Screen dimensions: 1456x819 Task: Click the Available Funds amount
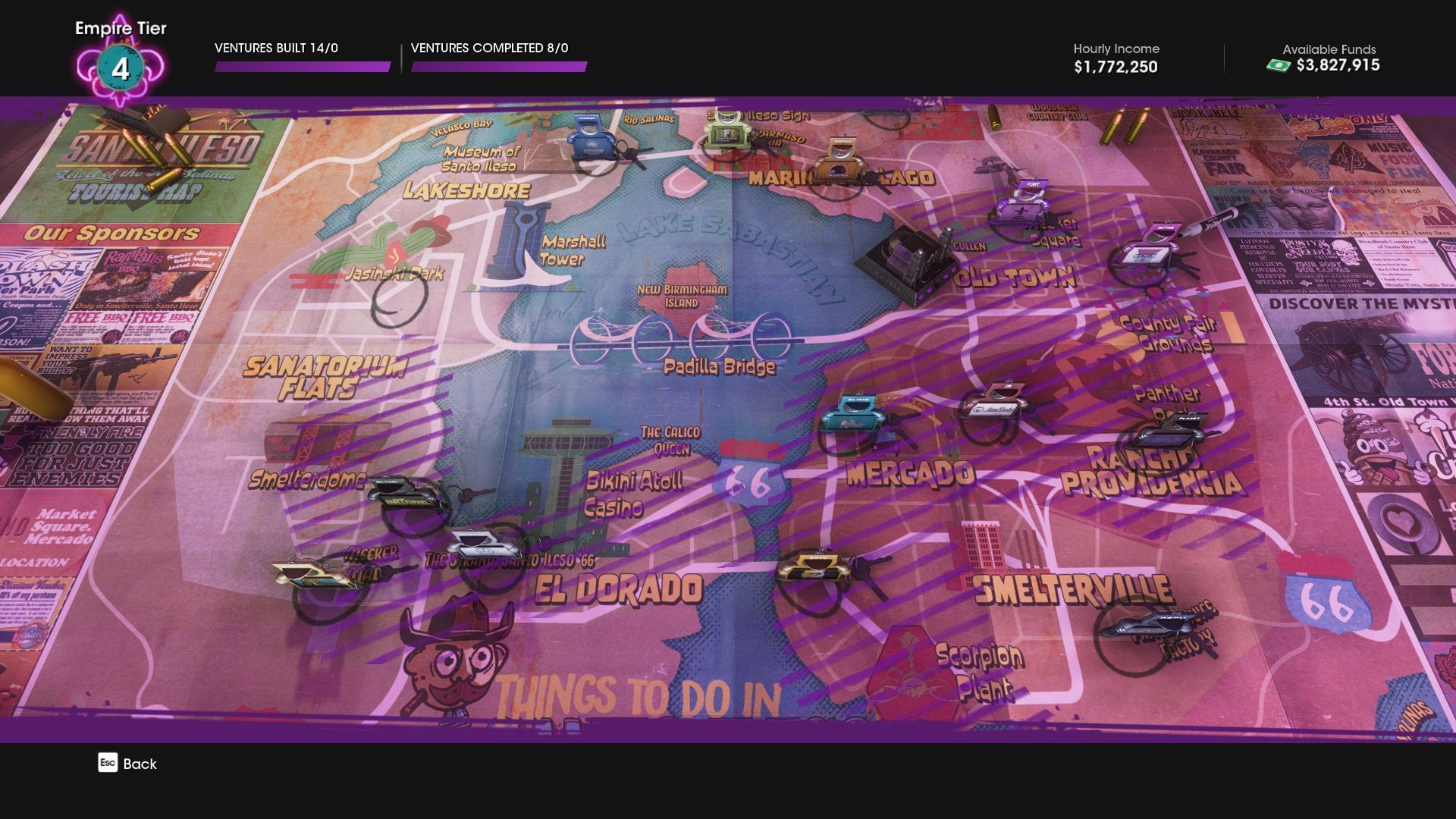click(1337, 67)
